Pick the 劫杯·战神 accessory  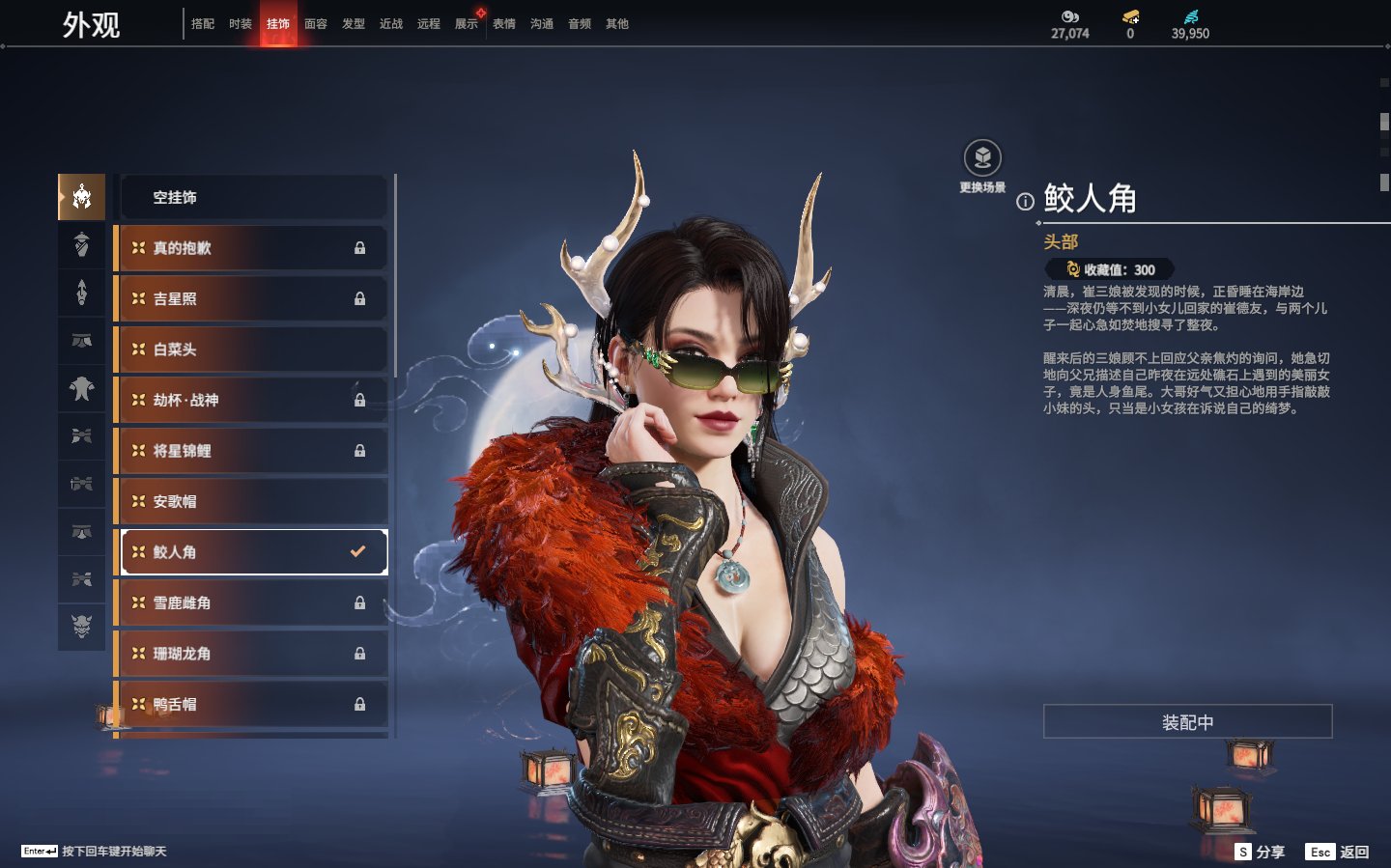click(253, 400)
